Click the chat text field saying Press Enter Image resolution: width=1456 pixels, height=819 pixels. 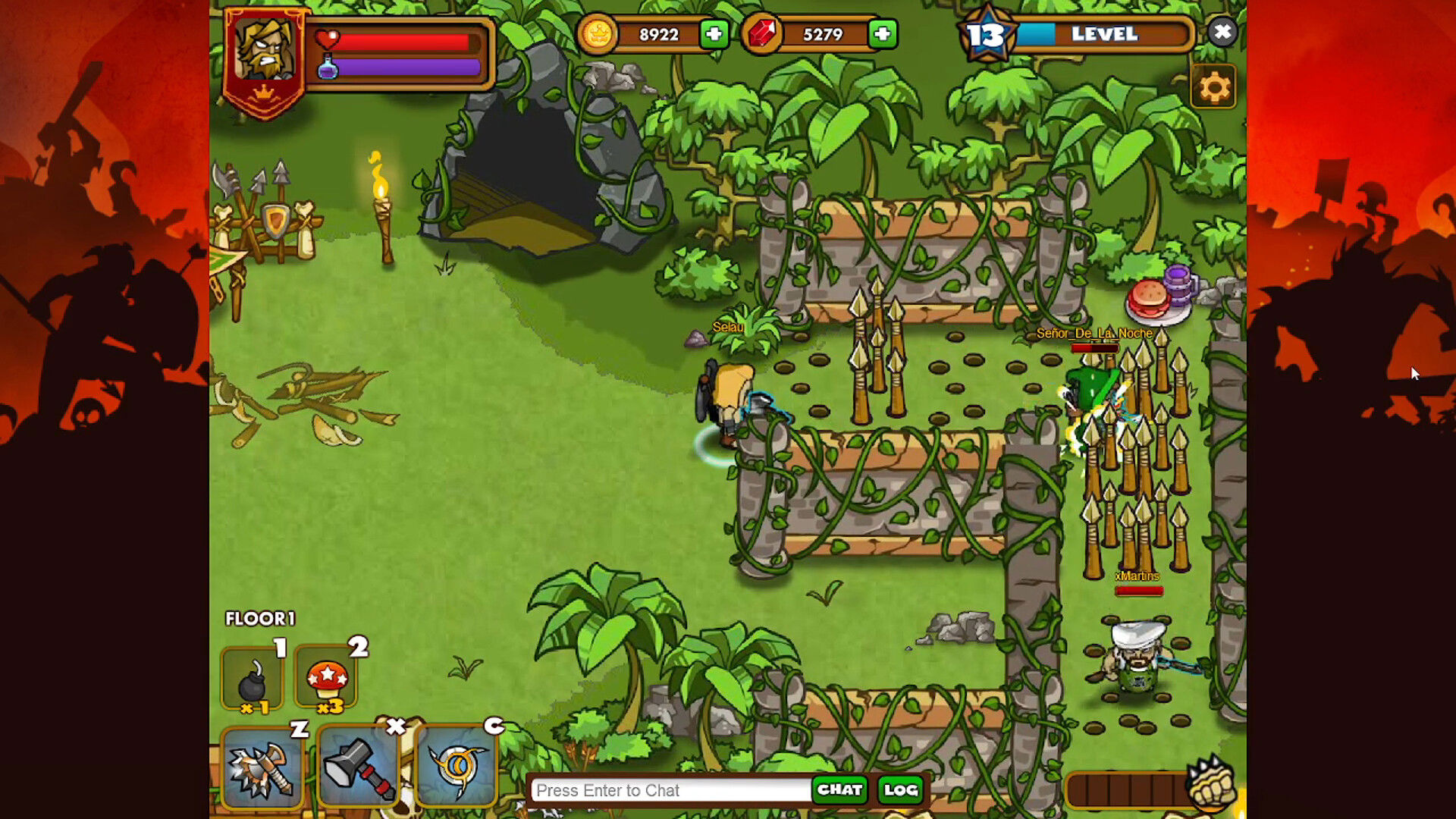667,790
